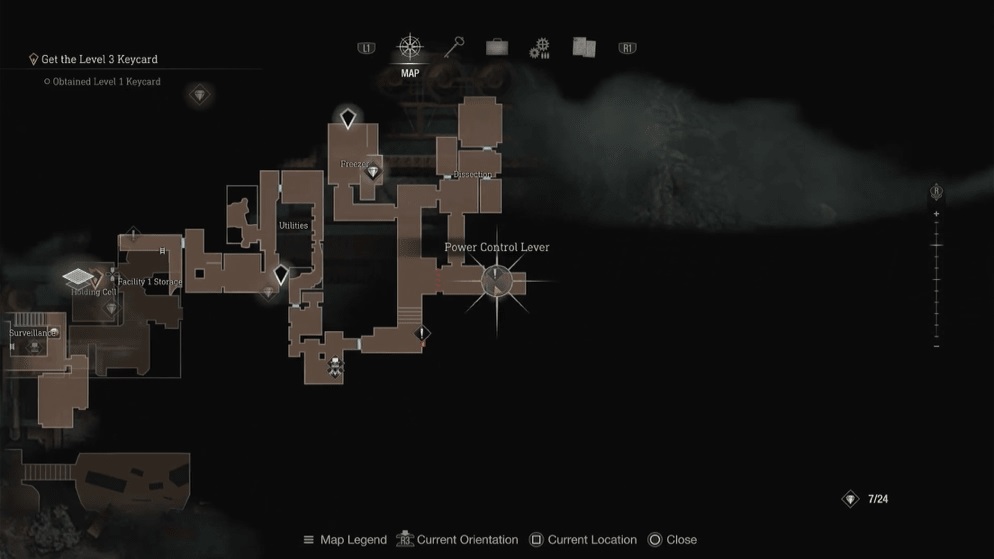994x559 pixels.
Task: Select the merchant marker in the bottom room
Action: (x=336, y=365)
